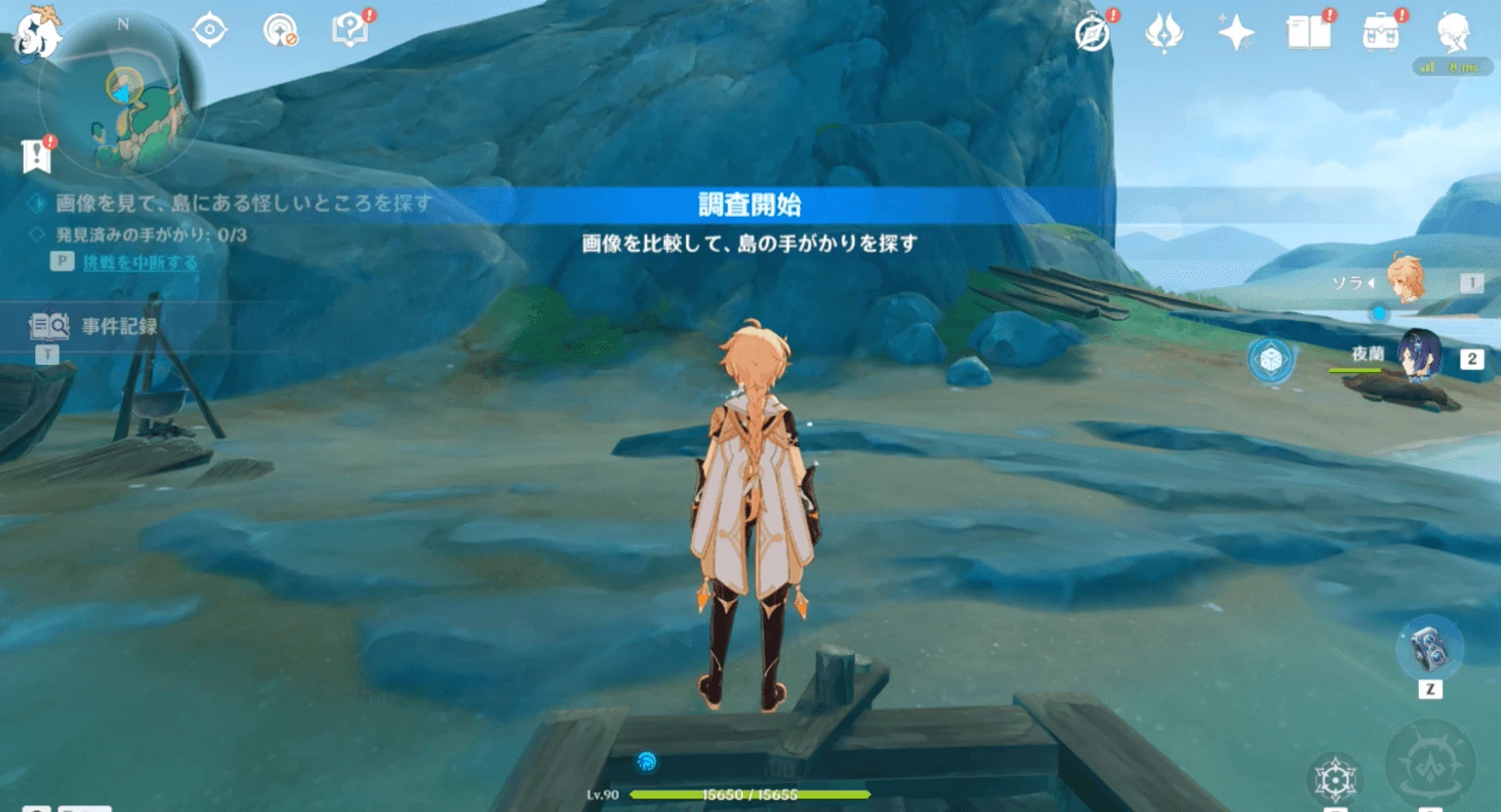
Task: Open the Wish menu via the star icon
Action: (1237, 32)
